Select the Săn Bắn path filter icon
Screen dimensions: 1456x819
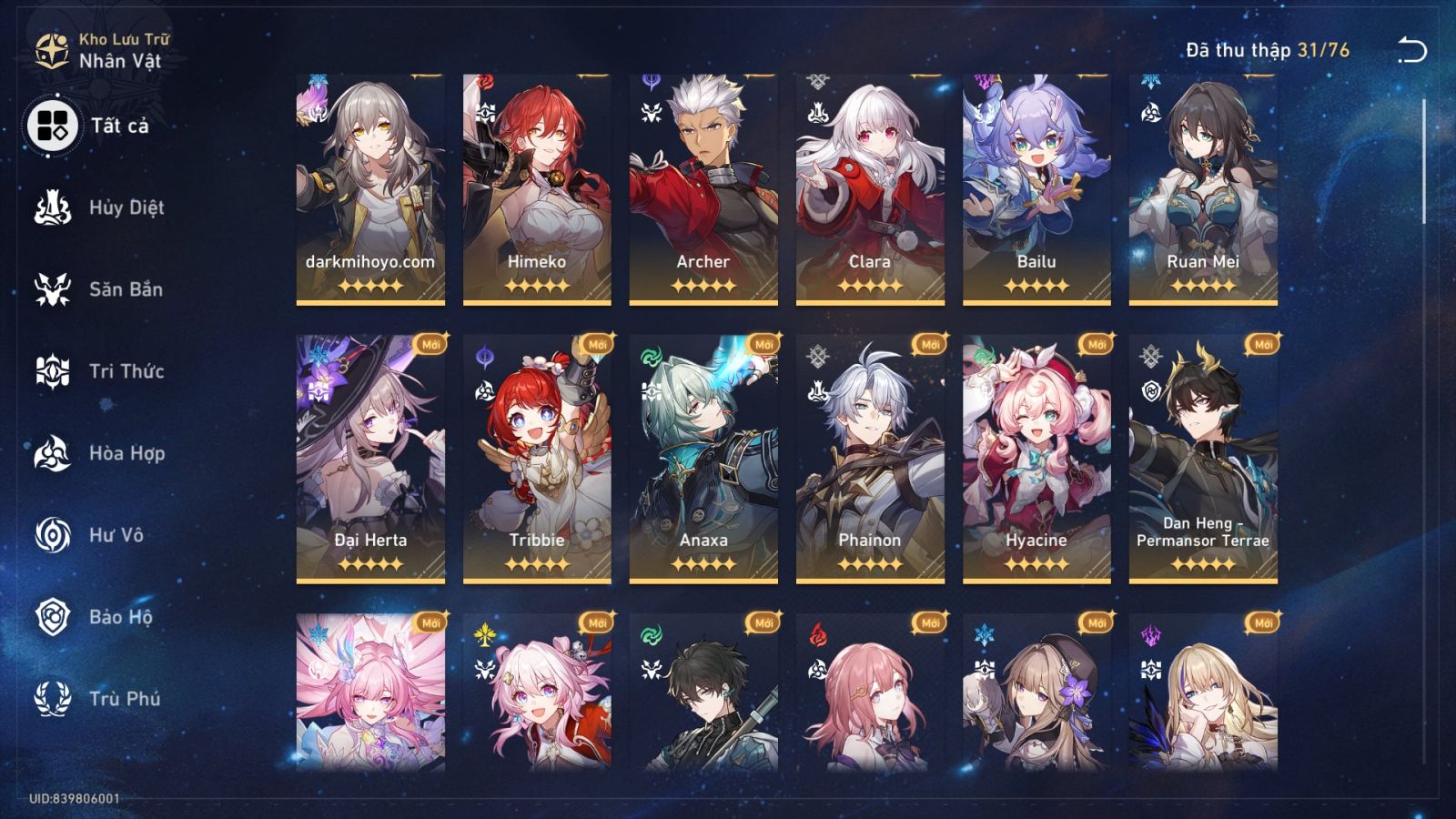pos(52,289)
